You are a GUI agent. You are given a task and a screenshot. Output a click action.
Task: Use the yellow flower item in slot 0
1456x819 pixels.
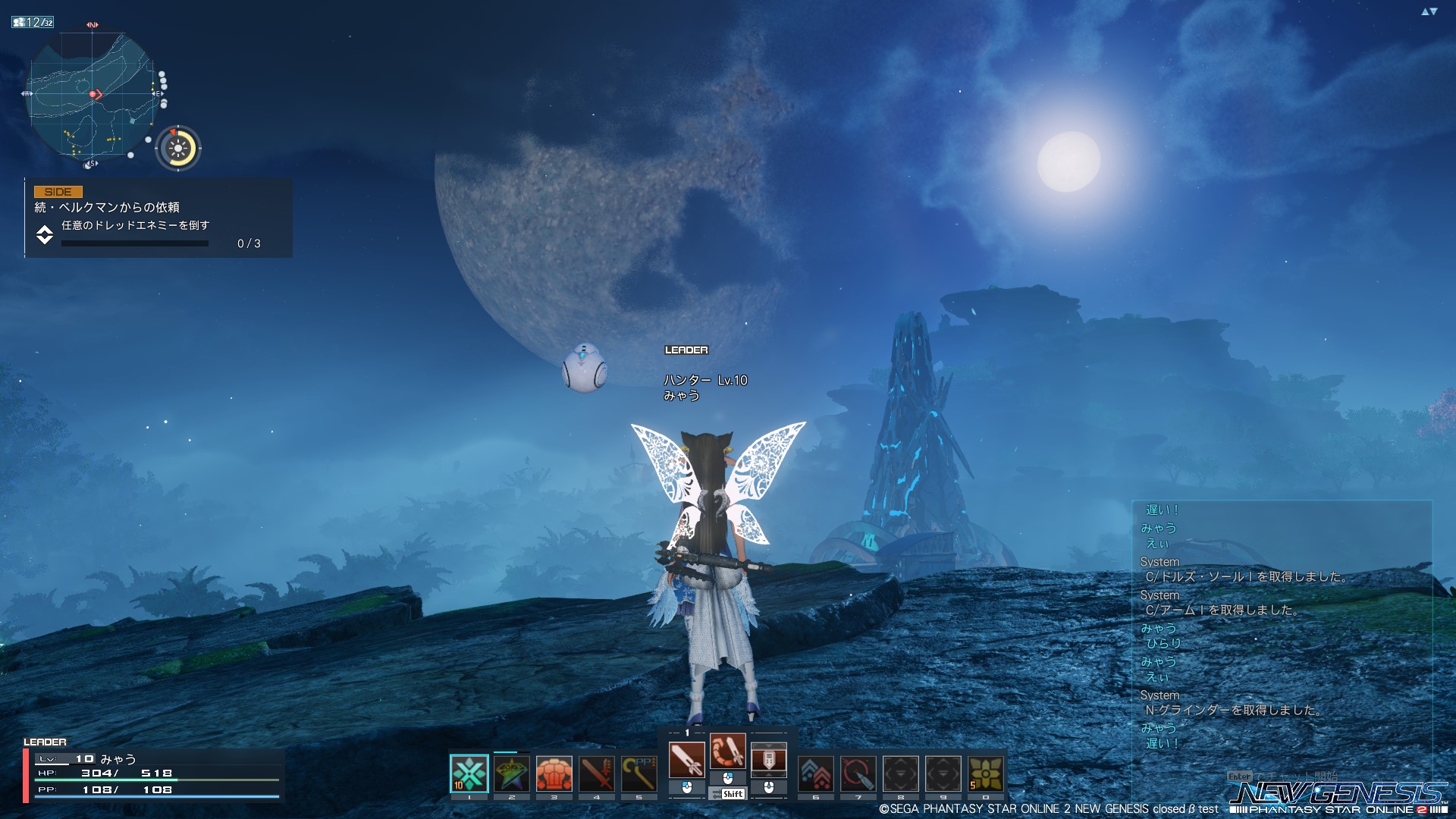coord(986,773)
